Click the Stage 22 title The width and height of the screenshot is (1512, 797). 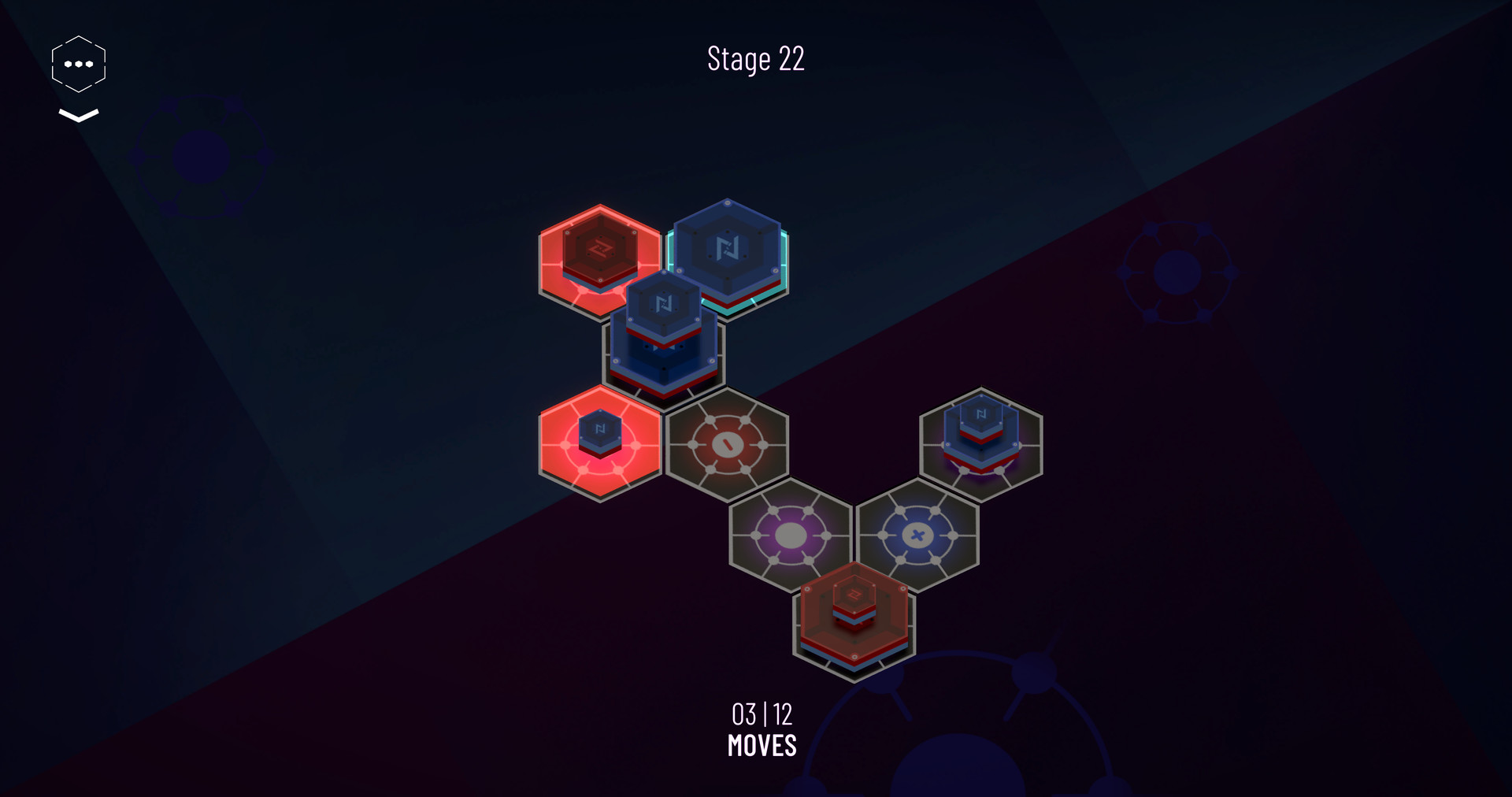pyautogui.click(x=755, y=58)
